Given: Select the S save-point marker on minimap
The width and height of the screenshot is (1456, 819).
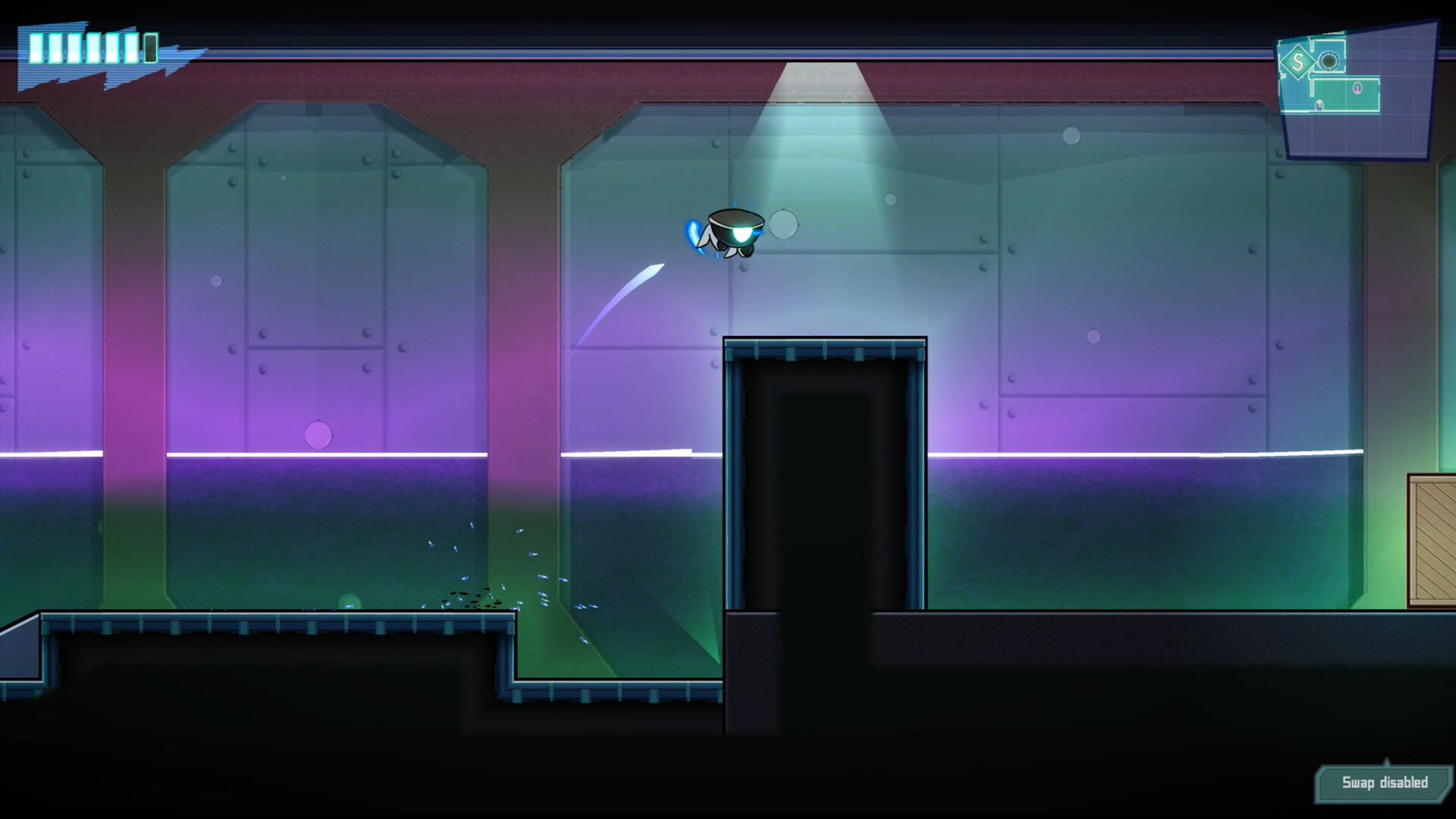Looking at the screenshot, I should 1299,61.
